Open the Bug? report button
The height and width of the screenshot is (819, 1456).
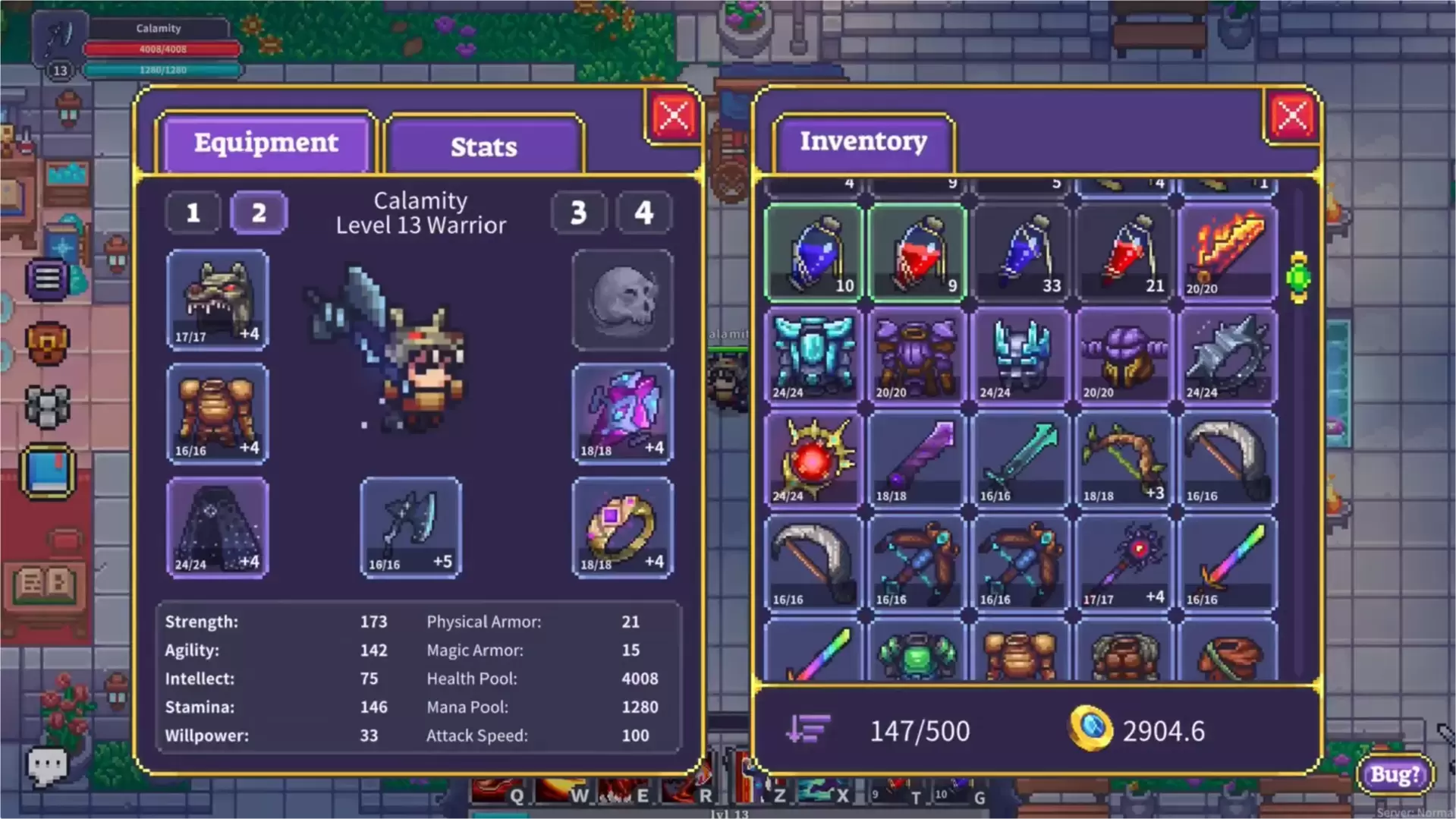(x=1395, y=774)
